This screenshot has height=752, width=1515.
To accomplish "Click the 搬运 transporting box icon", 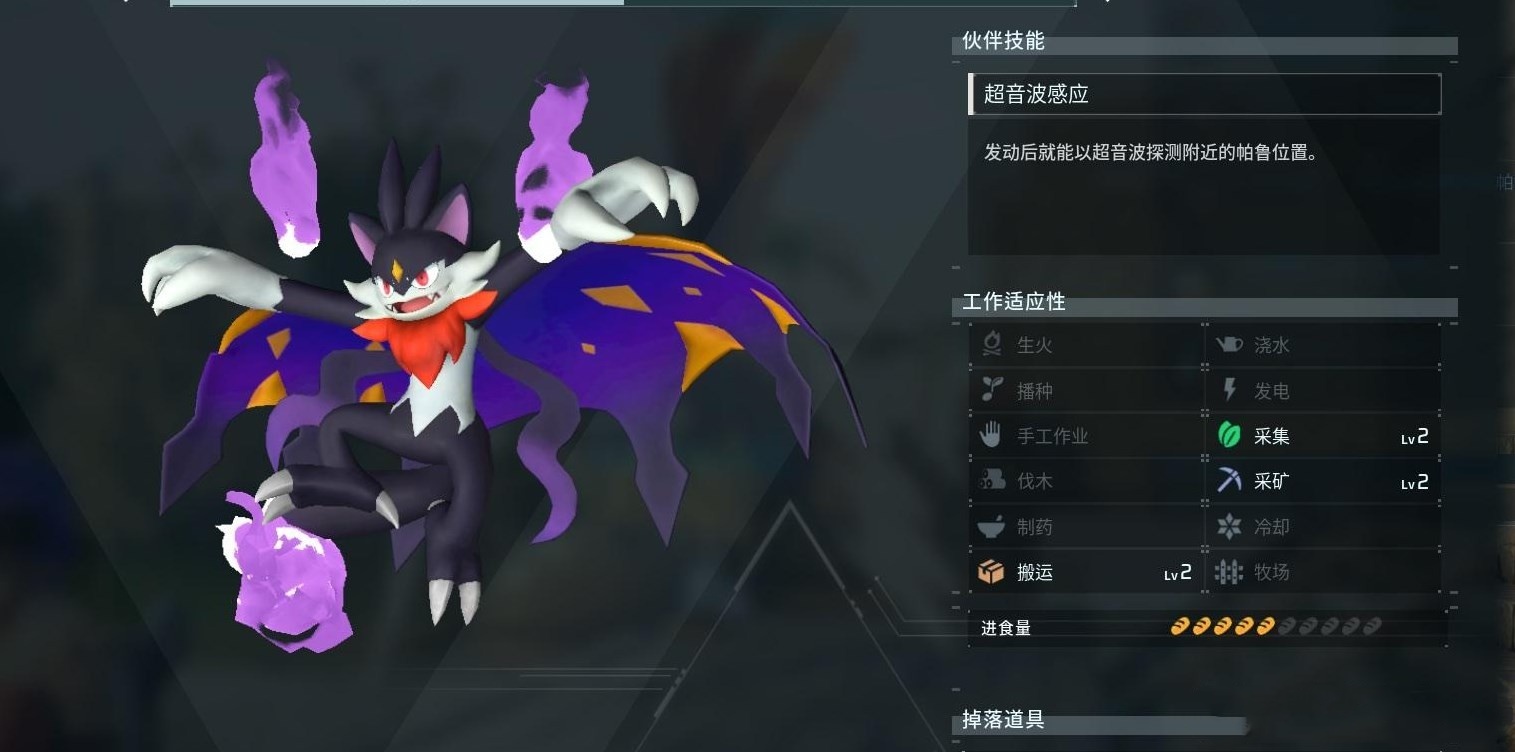I will click(990, 572).
